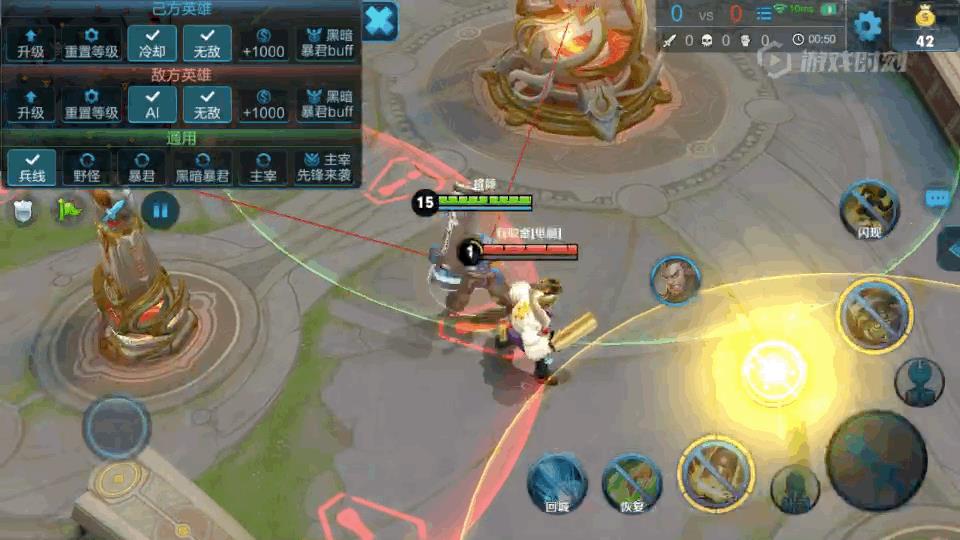The height and width of the screenshot is (540, 960).
Task: Activate the 回城 recall button
Action: coord(557,481)
